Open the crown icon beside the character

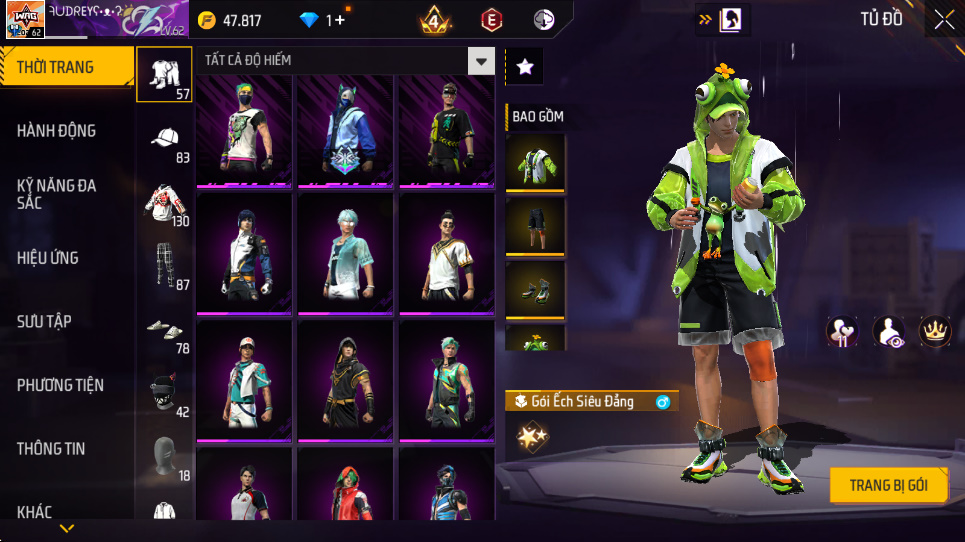click(934, 331)
